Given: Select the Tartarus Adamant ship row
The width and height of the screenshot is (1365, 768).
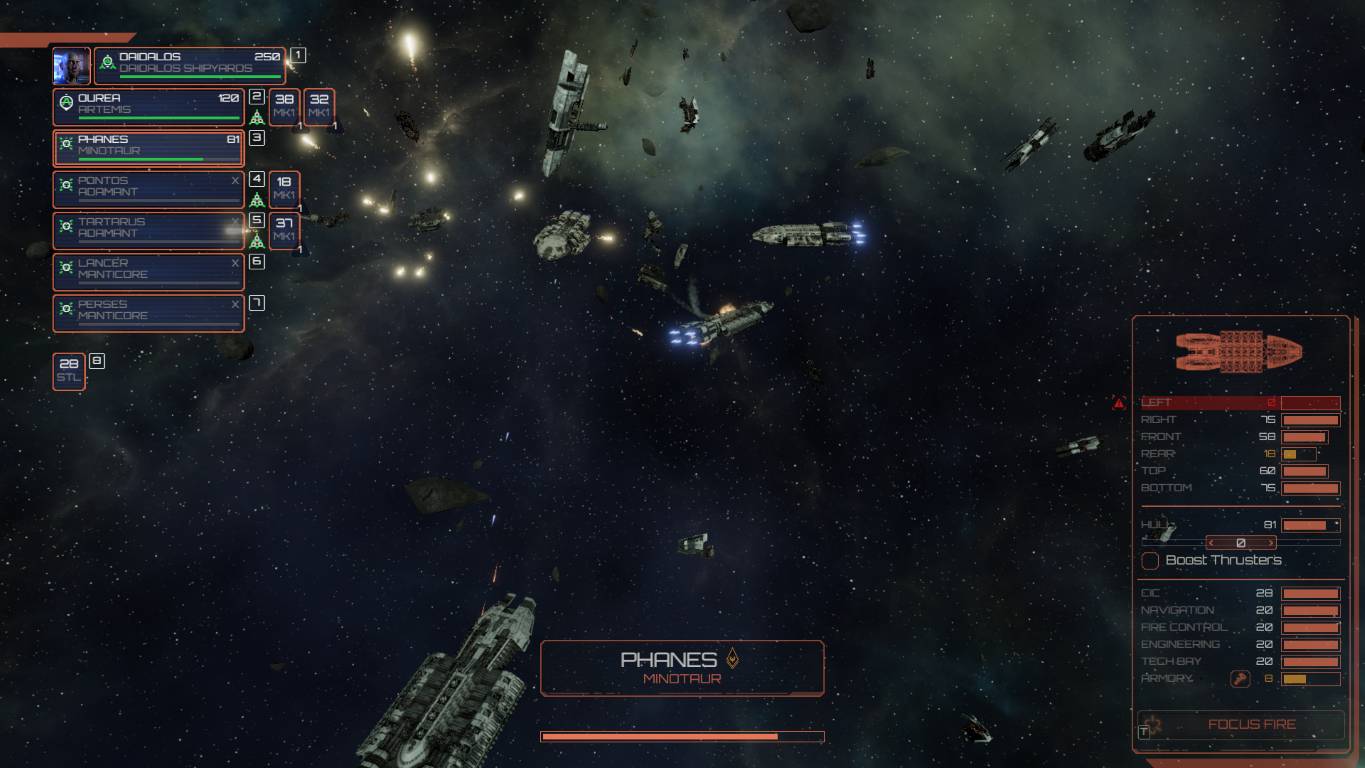Looking at the screenshot, I should click(x=149, y=230).
